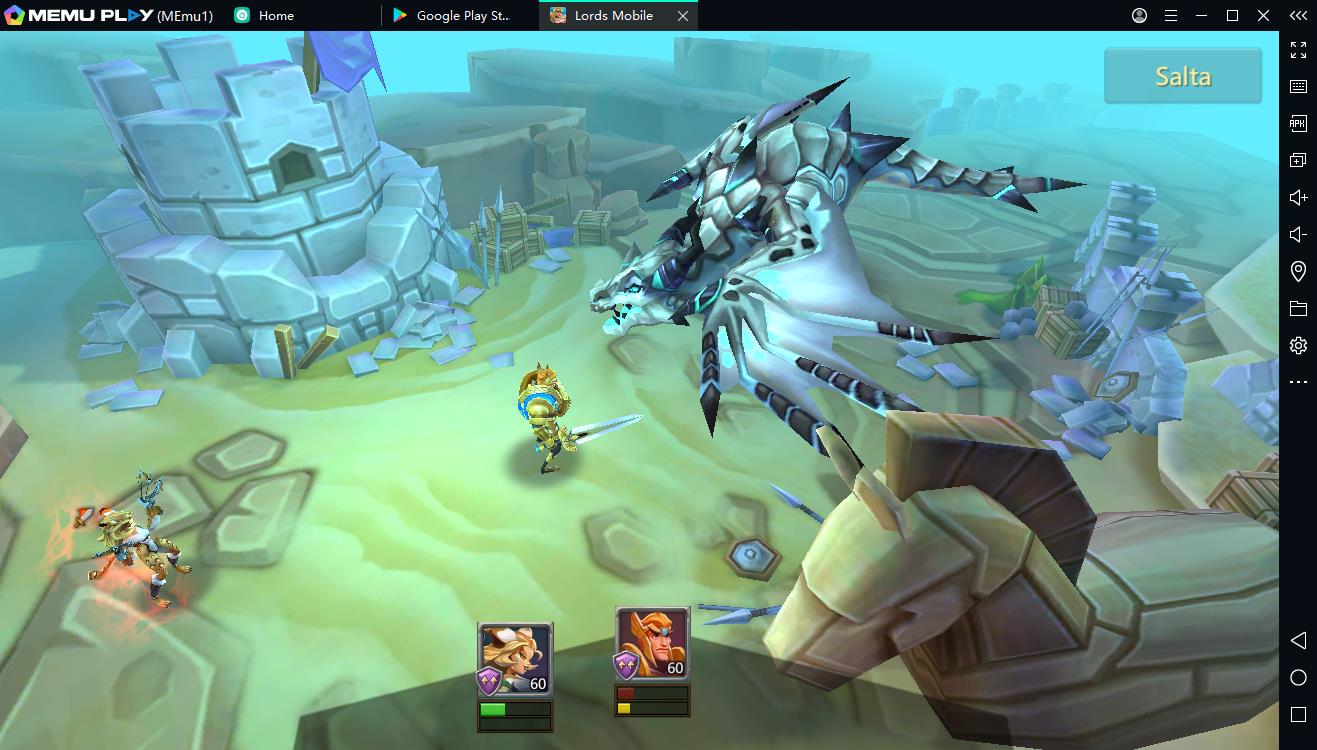Decrease the emulator volume
Screen dimensions: 1317x750
[x=1298, y=233]
